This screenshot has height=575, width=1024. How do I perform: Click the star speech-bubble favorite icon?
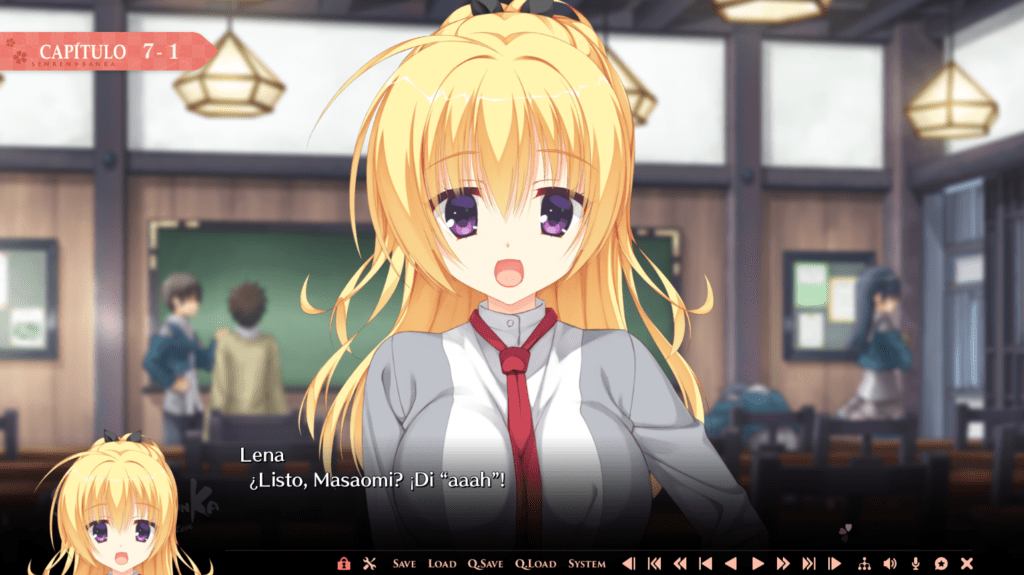pos(941,564)
